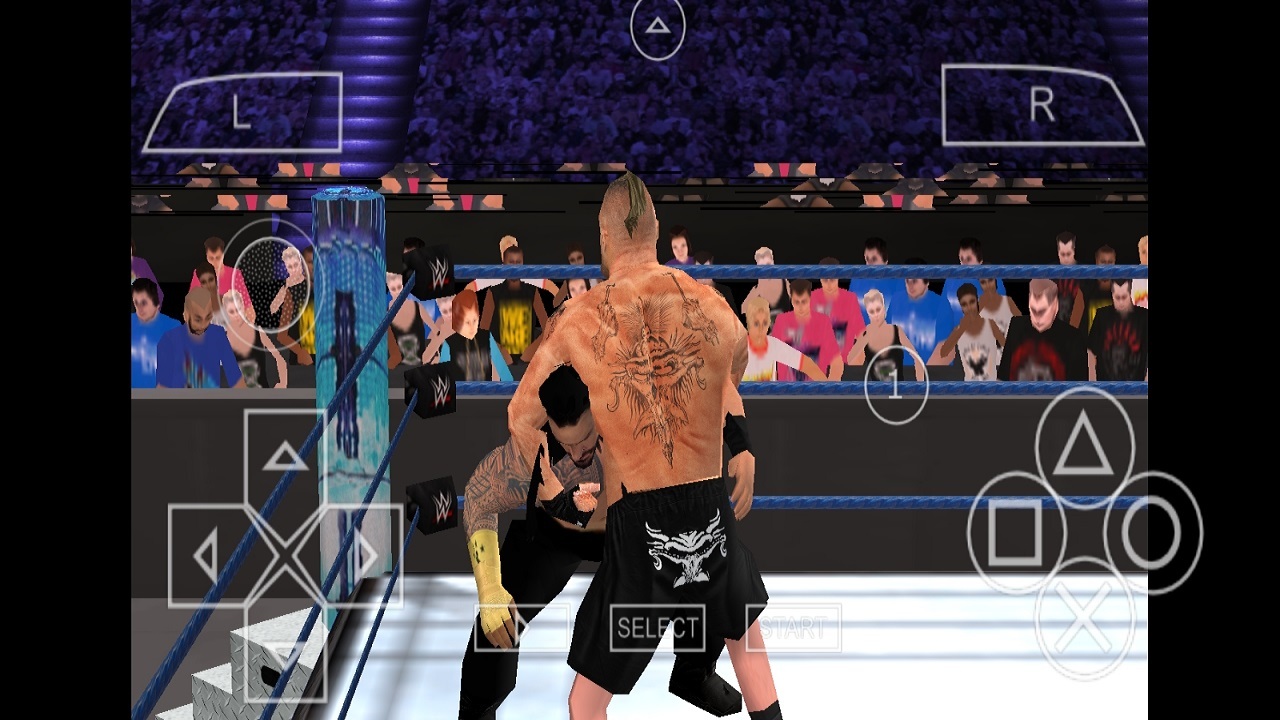Viewport: 1280px width, 720px height.
Task: Tap the D-pad left arrow
Action: coord(208,556)
